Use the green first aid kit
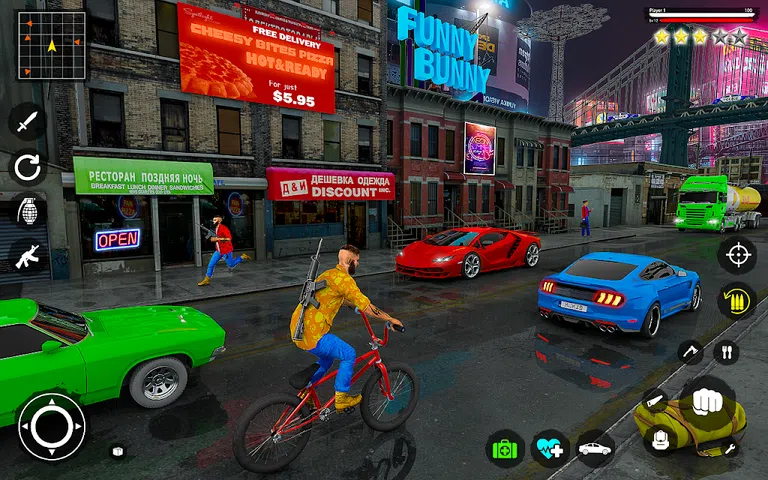The height and width of the screenshot is (480, 768). click(505, 448)
